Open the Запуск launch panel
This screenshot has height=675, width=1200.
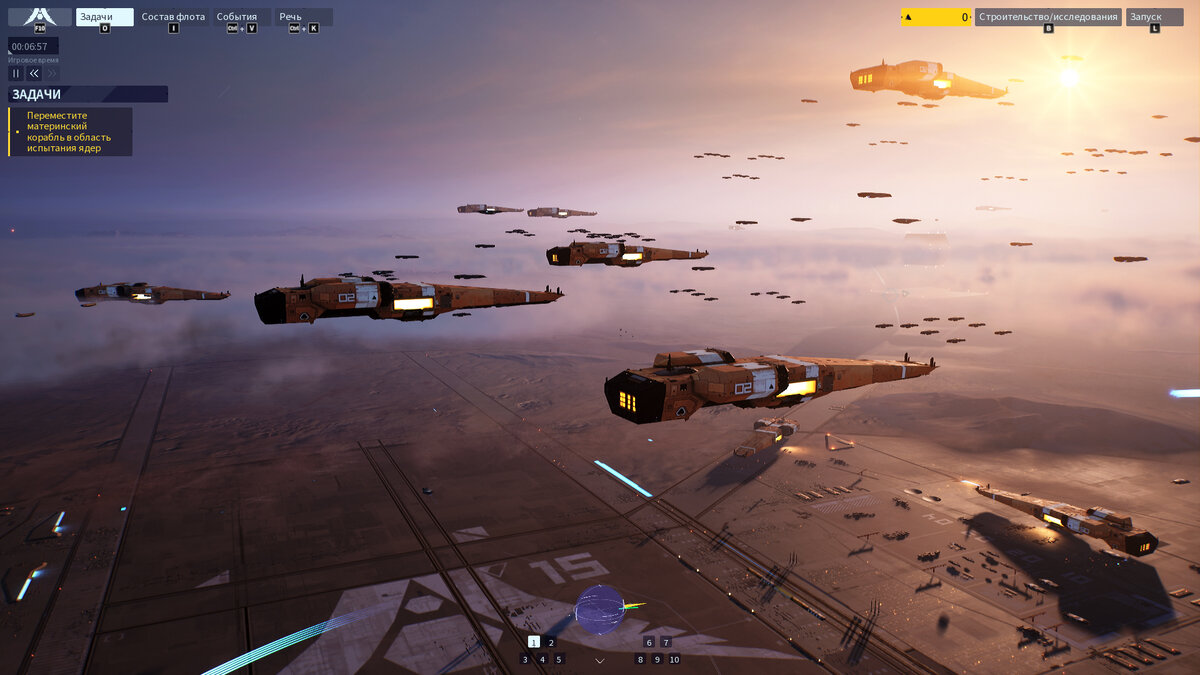(1154, 17)
